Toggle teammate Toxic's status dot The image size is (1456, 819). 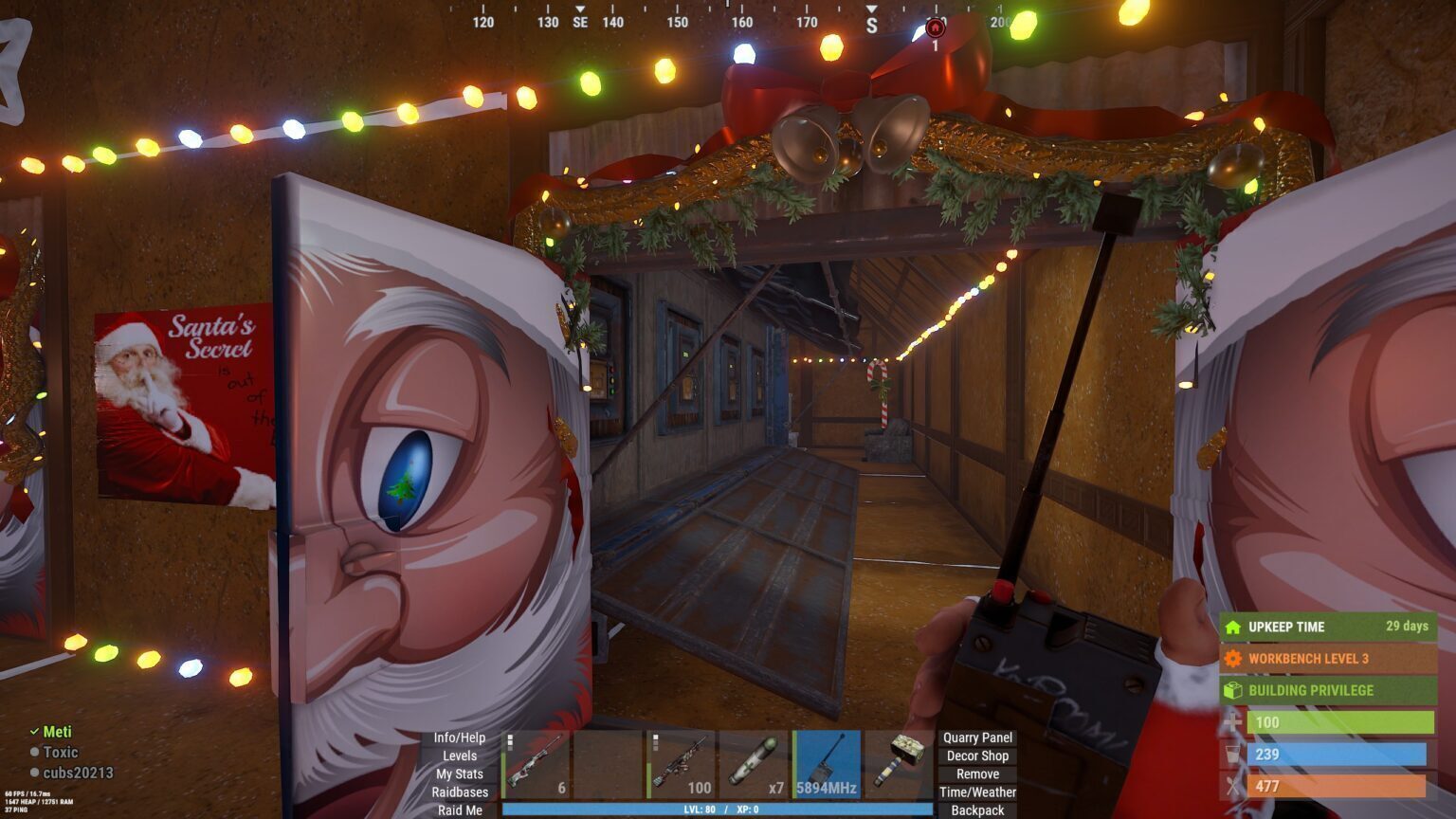(x=35, y=752)
